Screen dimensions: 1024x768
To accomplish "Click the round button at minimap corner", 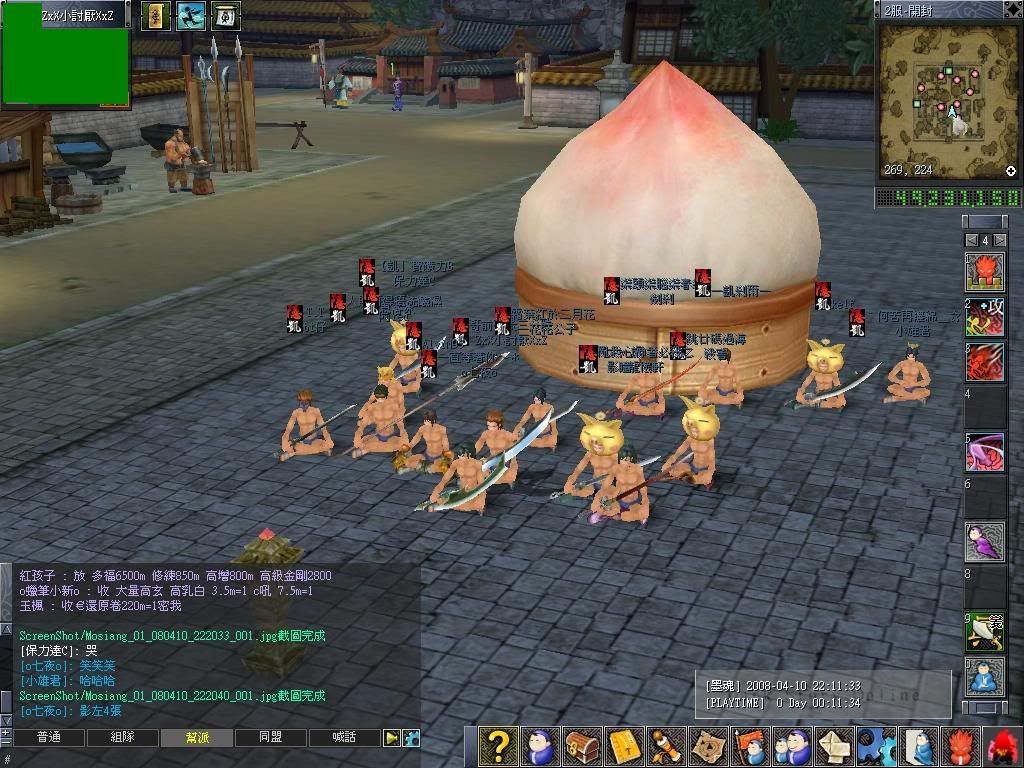I will tap(1011, 171).
